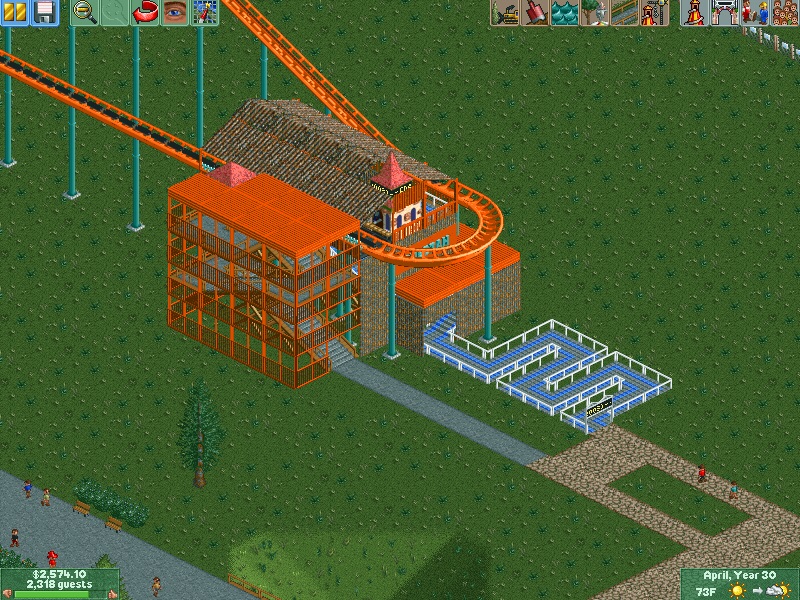Open the footpath construction tool

pyautogui.click(x=624, y=13)
